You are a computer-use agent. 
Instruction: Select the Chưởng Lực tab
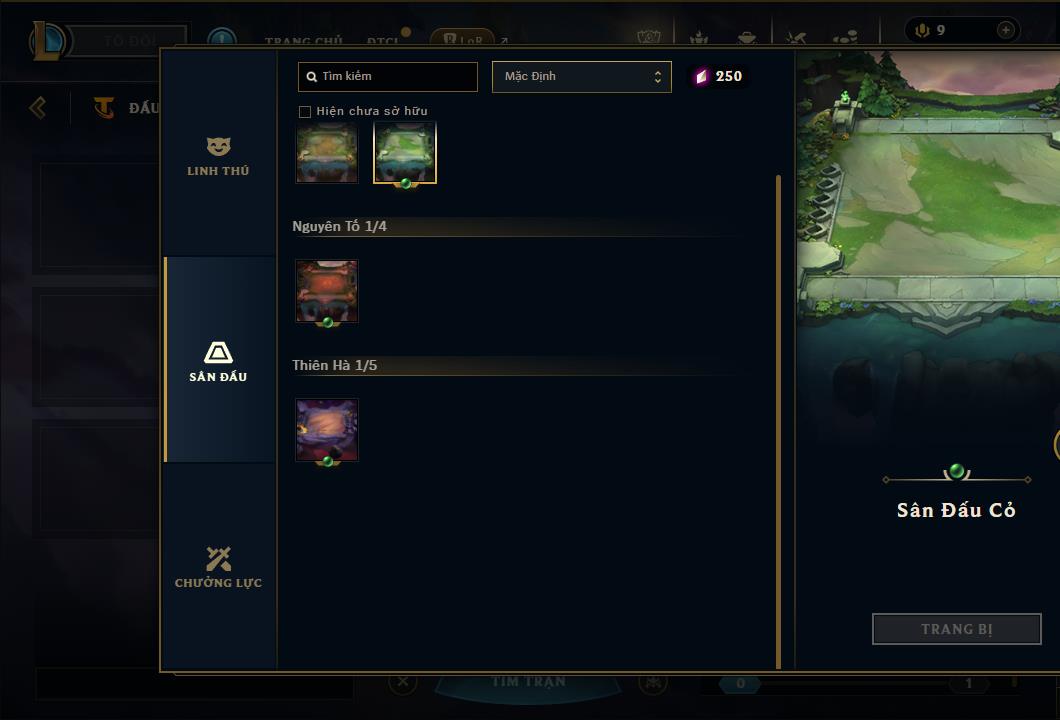[218, 567]
